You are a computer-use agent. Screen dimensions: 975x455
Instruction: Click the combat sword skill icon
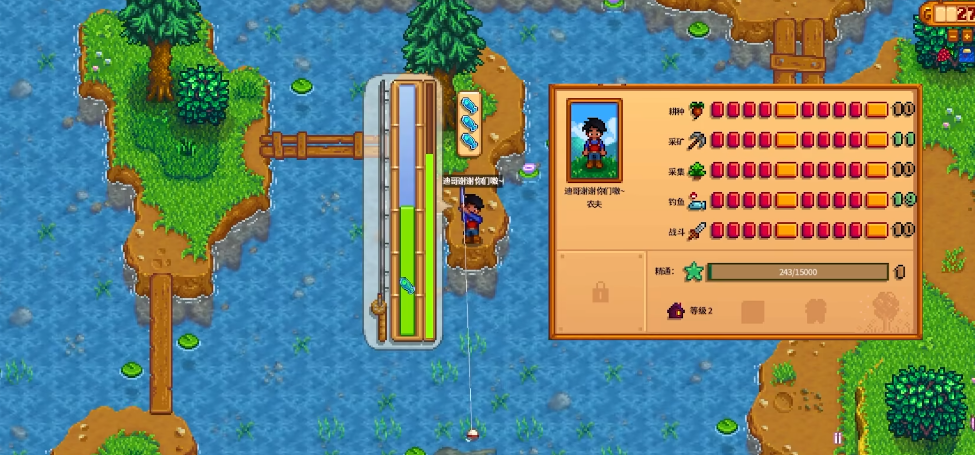pos(697,230)
